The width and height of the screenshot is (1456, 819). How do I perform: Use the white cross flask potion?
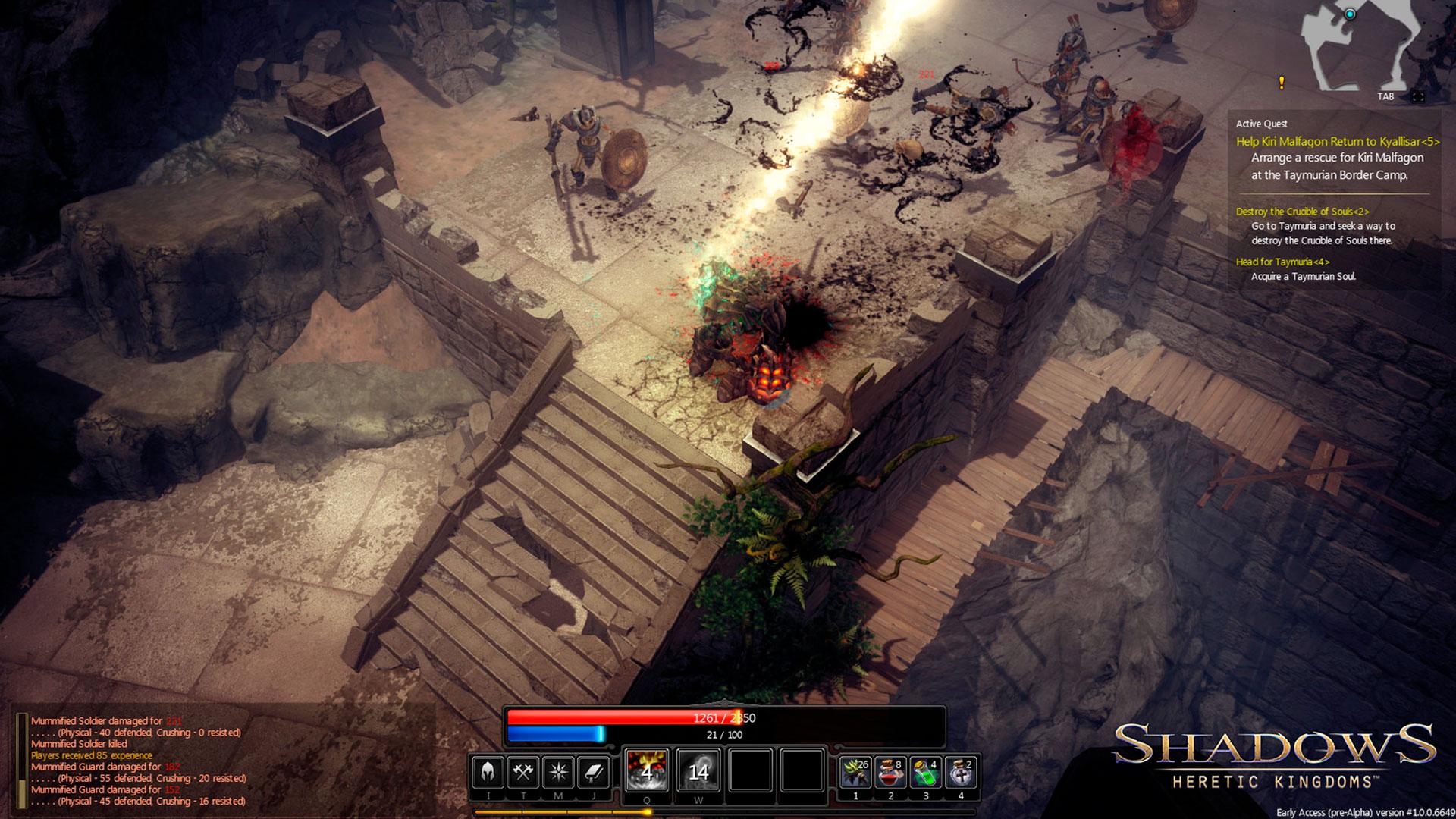tap(961, 772)
